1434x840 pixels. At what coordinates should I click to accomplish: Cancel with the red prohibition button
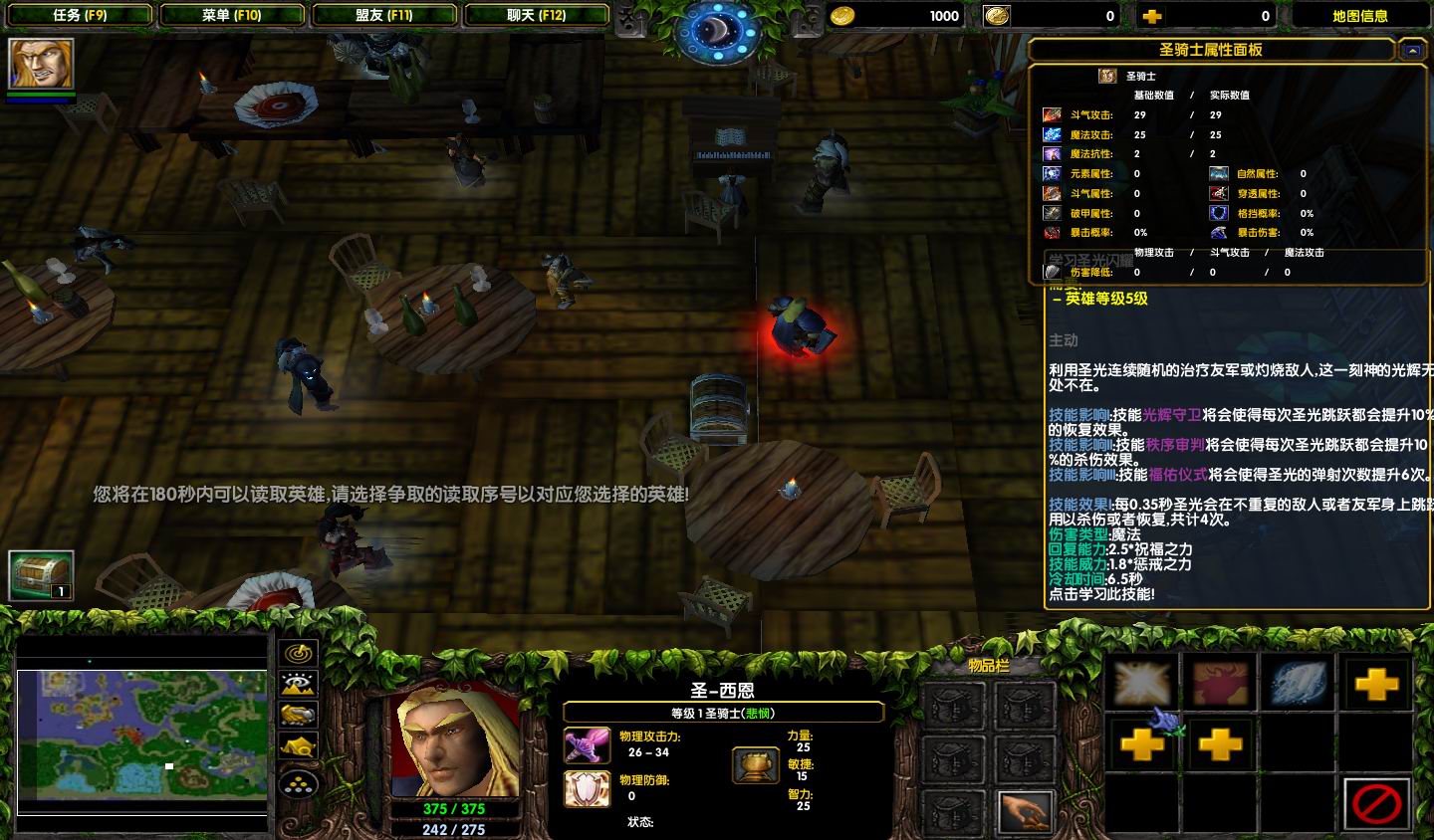pyautogui.click(x=1377, y=802)
